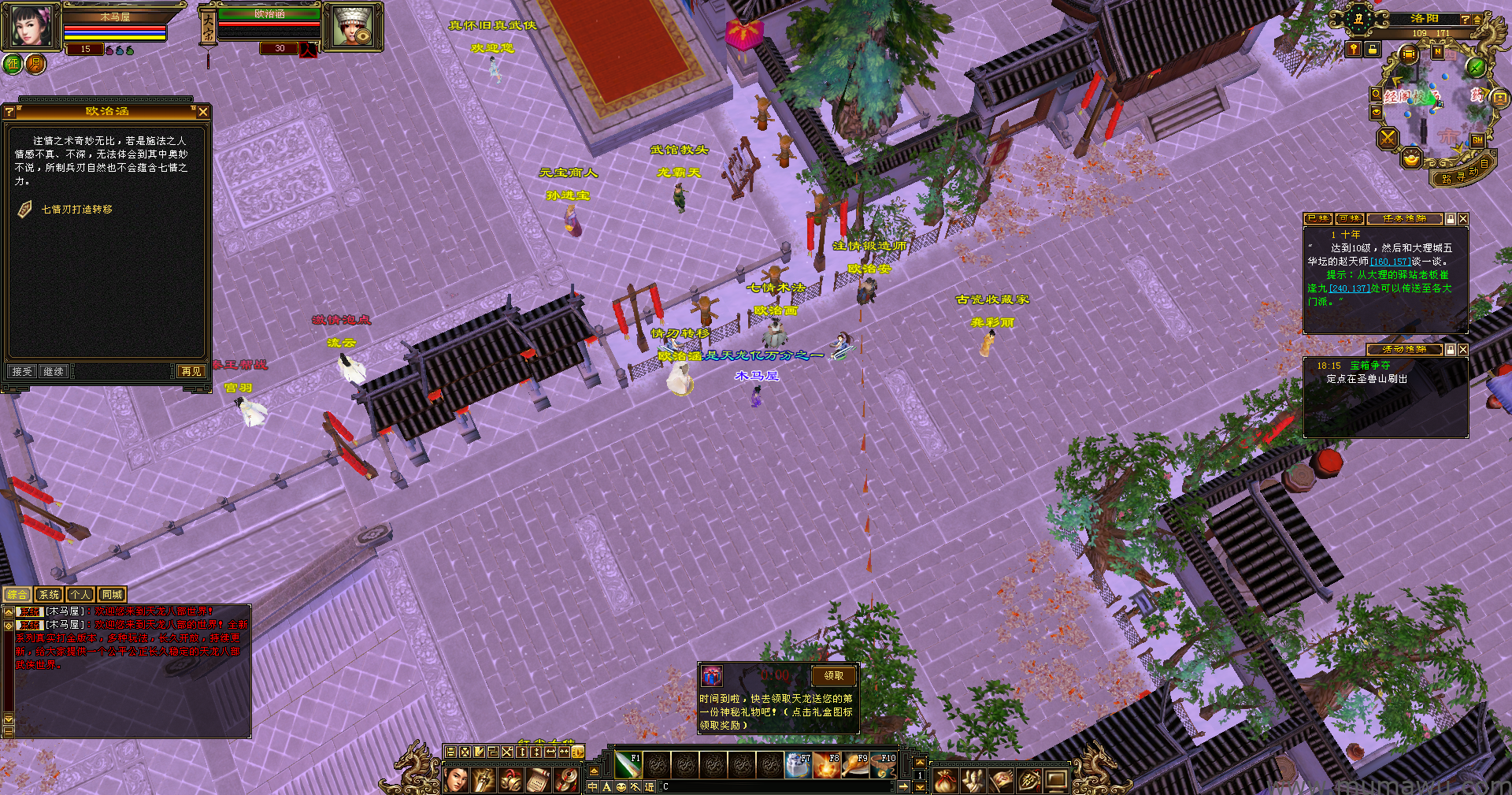The image size is (1512, 795).
Task: Open the character portrait menu button
Action: coord(457,780)
